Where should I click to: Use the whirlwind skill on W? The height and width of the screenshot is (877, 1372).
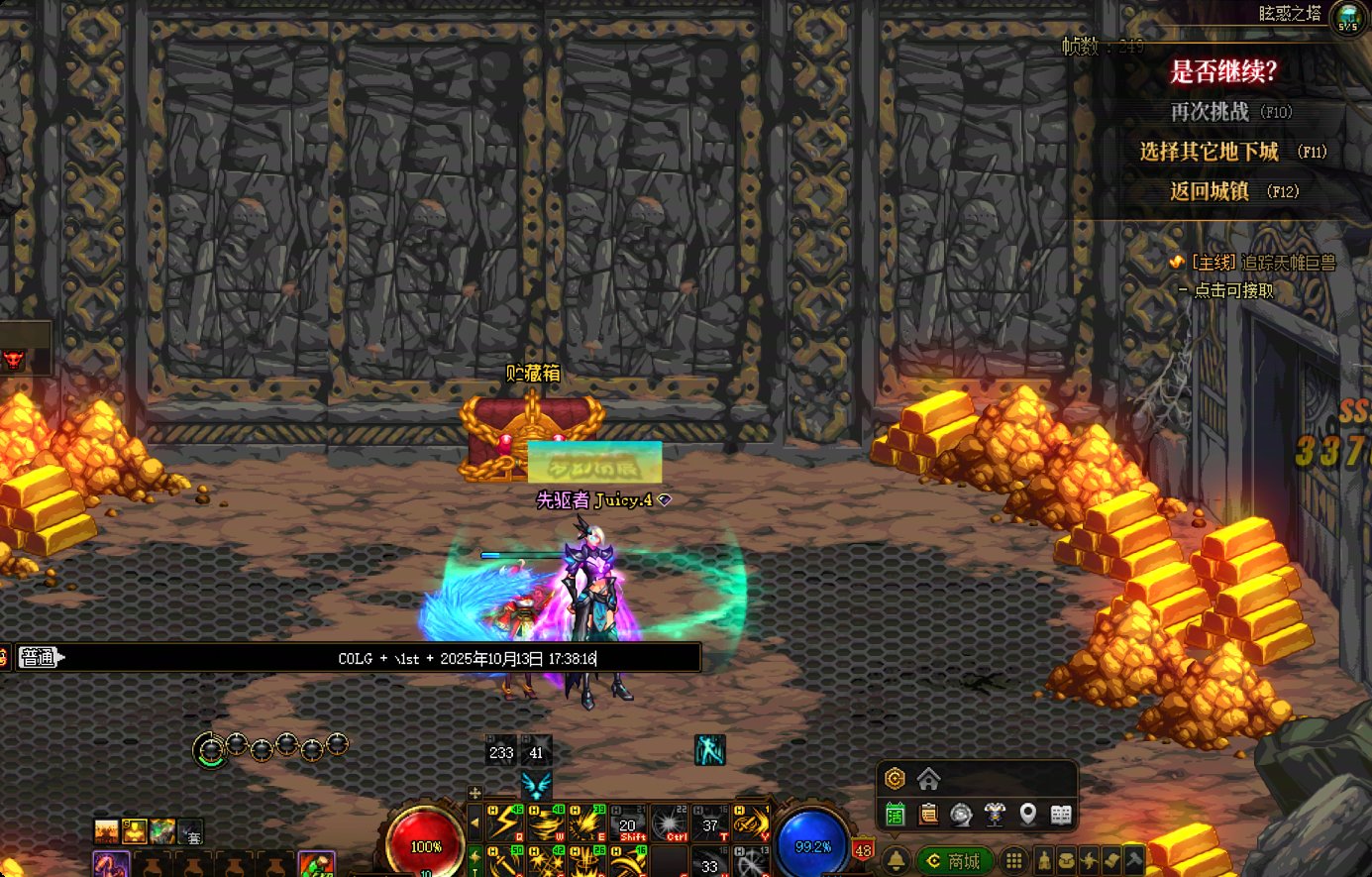[547, 823]
